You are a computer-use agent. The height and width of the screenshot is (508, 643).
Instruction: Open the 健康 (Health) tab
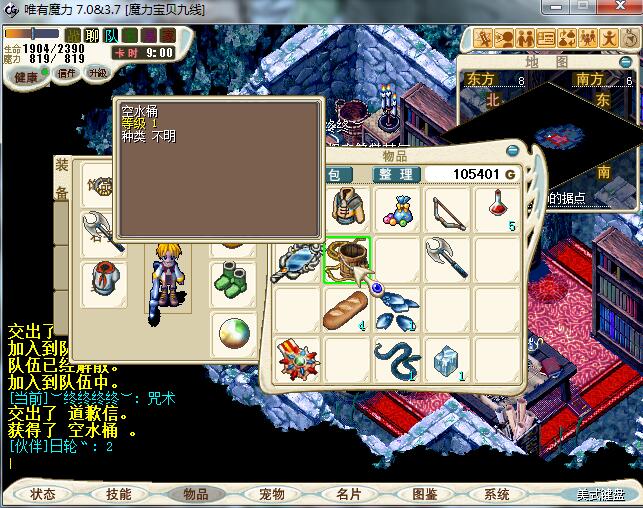tap(27, 77)
